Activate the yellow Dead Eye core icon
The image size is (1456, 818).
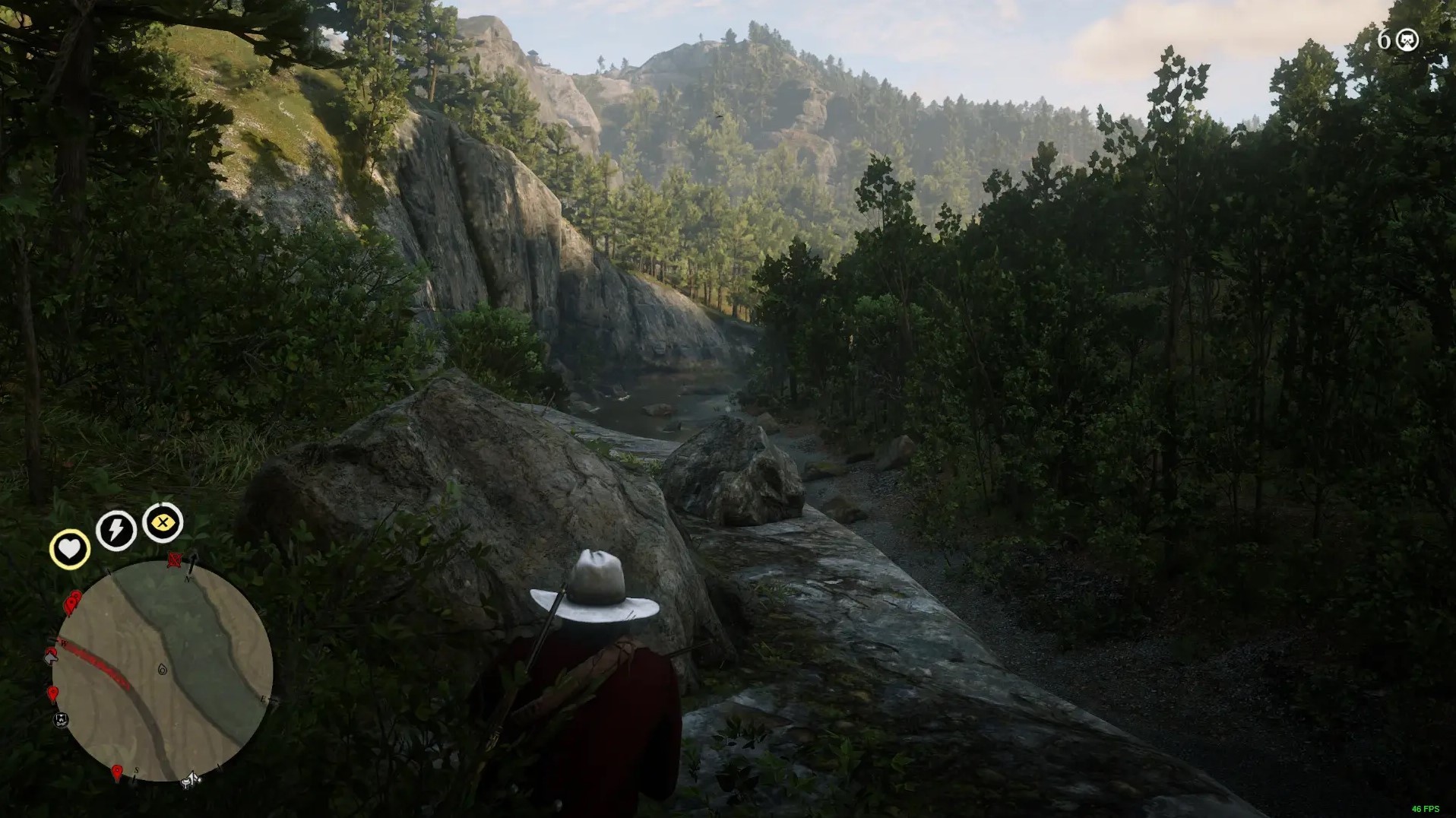point(163,522)
